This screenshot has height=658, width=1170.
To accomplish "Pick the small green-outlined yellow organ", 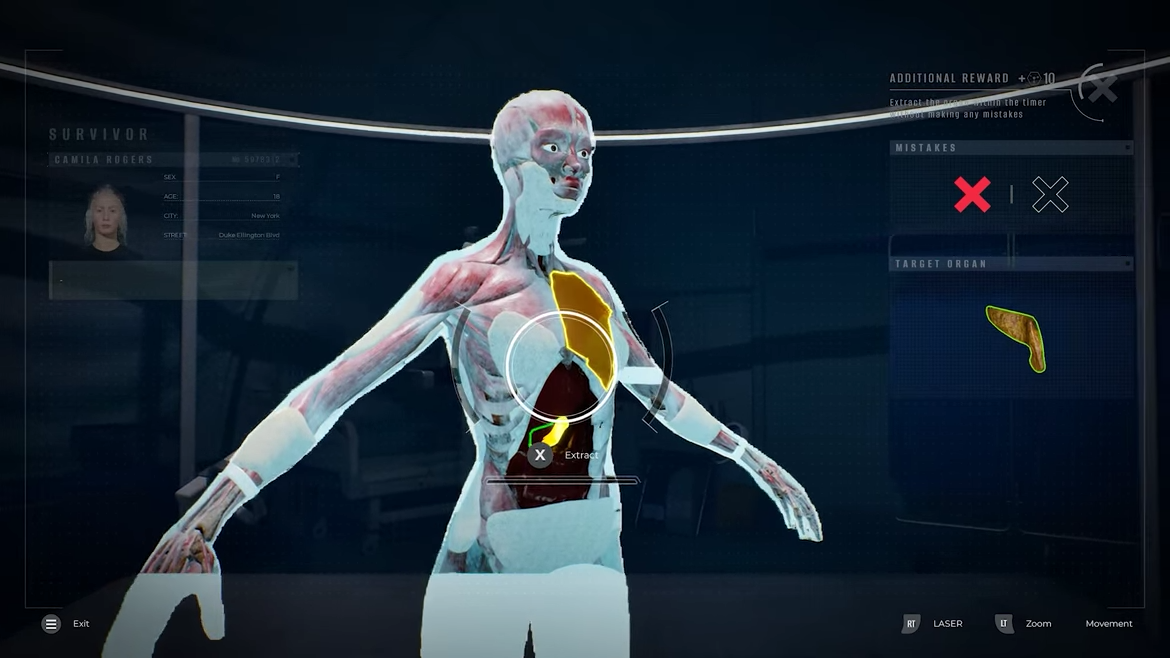I will (553, 432).
